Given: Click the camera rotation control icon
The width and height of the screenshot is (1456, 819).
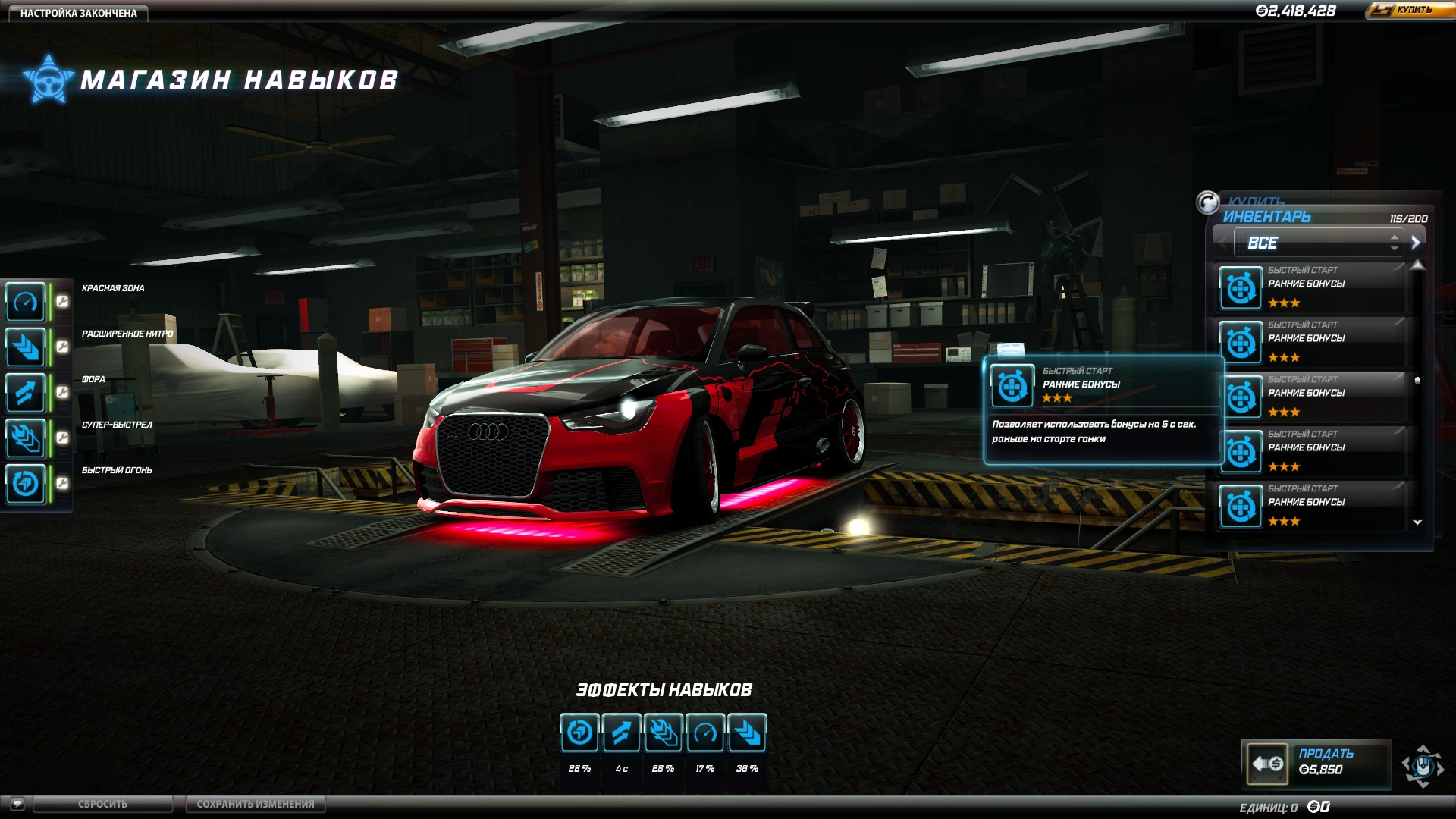Looking at the screenshot, I should pos(1423,766).
